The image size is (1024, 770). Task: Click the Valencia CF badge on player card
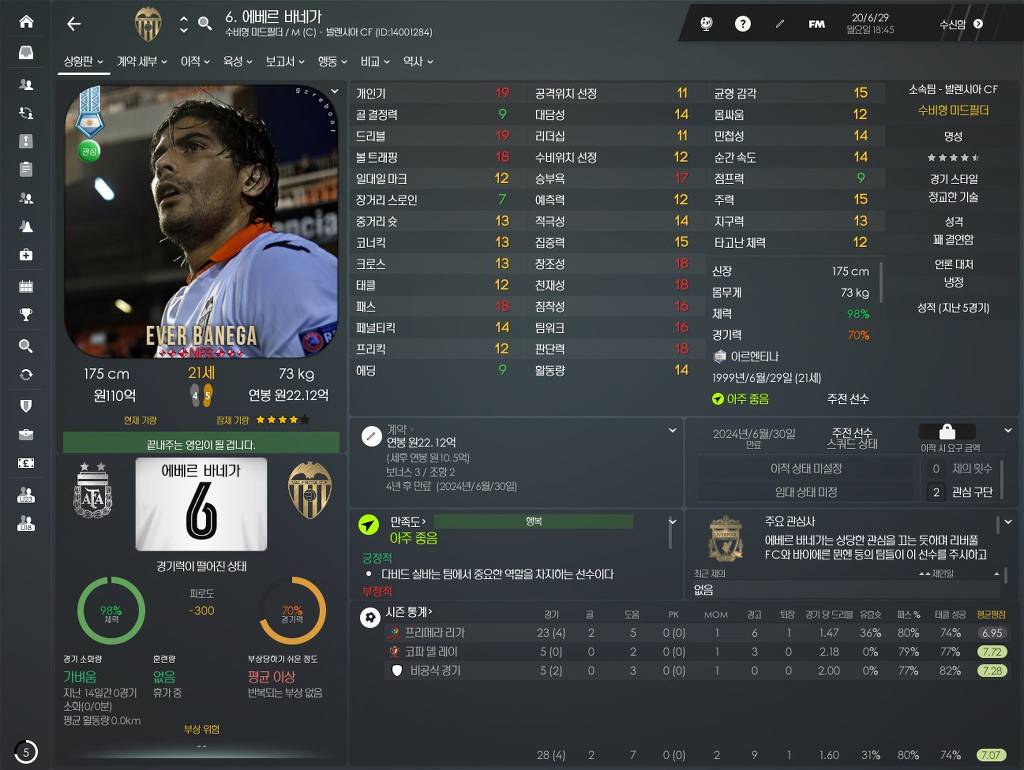pyautogui.click(x=309, y=490)
